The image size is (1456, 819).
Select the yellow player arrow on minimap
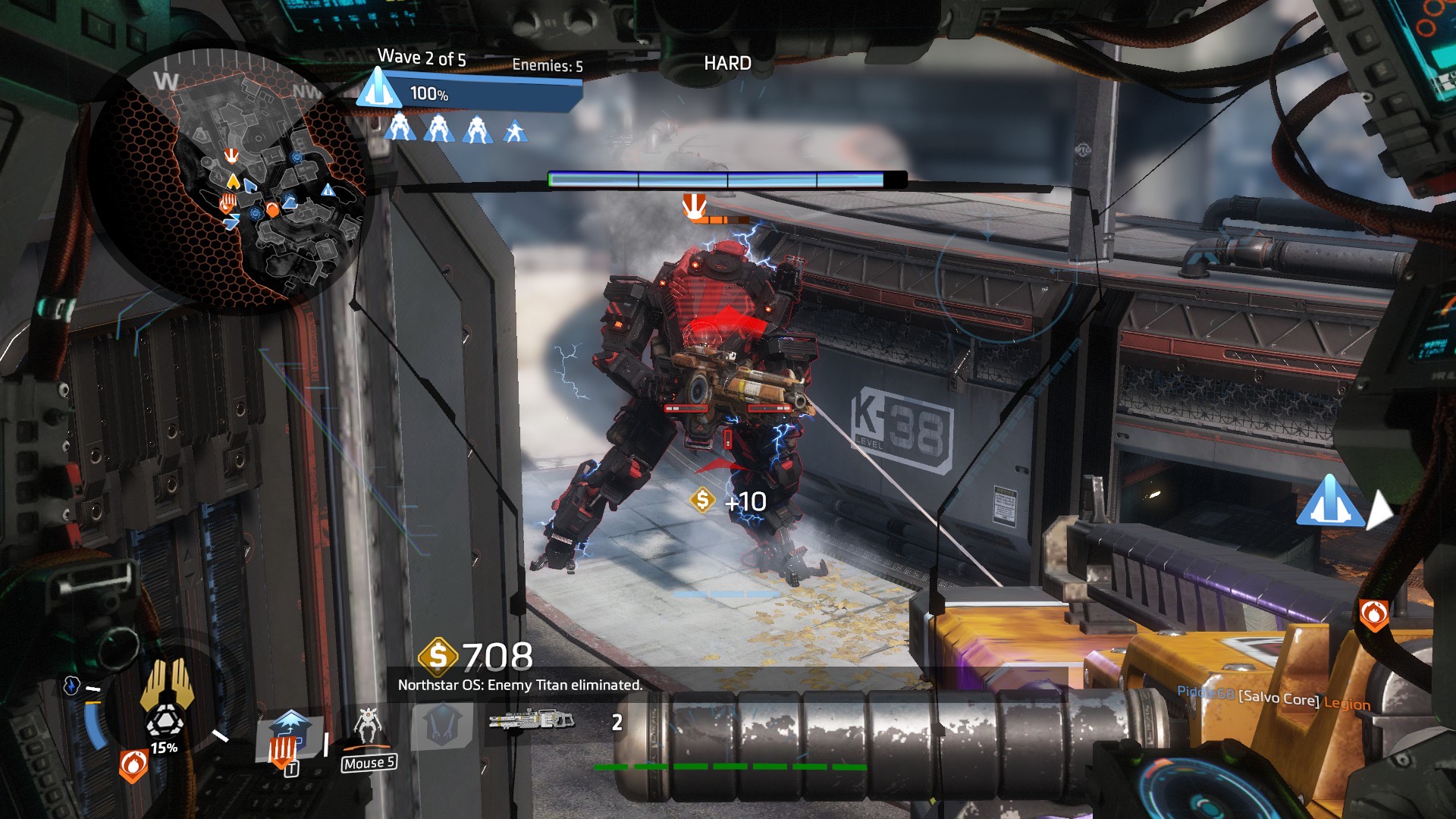click(x=234, y=182)
